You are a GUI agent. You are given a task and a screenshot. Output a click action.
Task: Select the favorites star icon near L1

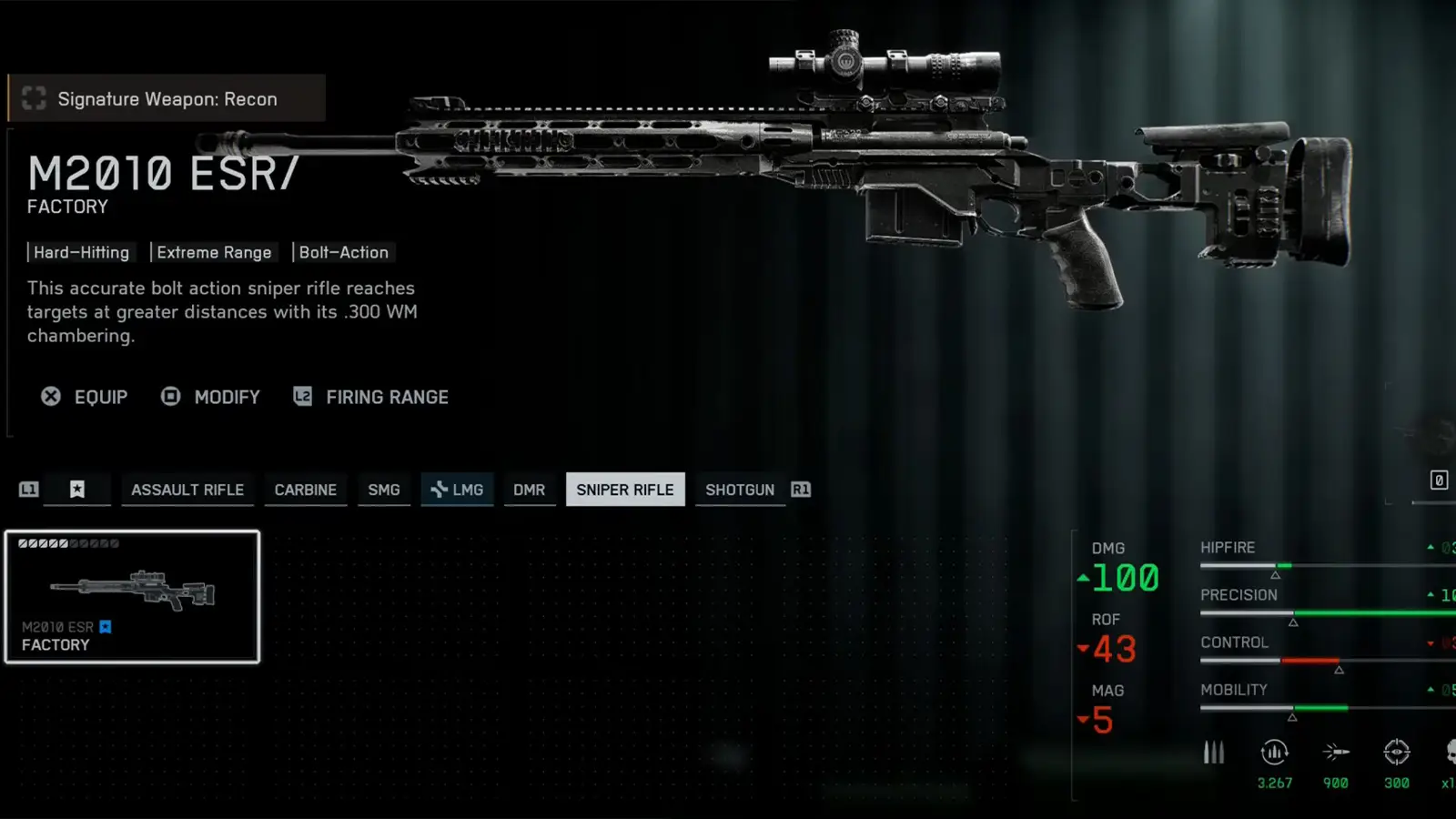[77, 490]
